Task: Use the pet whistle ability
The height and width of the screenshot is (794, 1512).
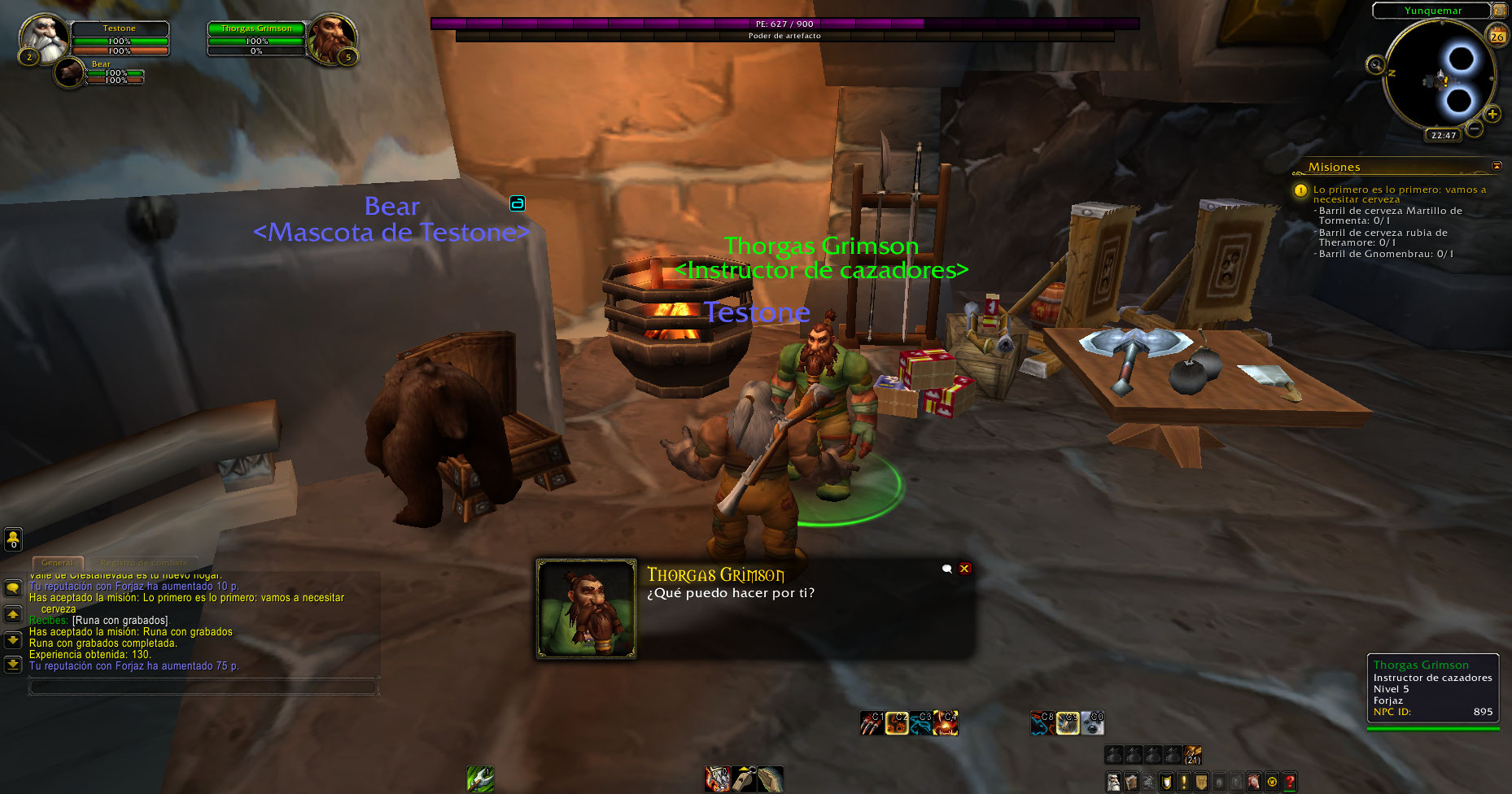Action: (744, 779)
